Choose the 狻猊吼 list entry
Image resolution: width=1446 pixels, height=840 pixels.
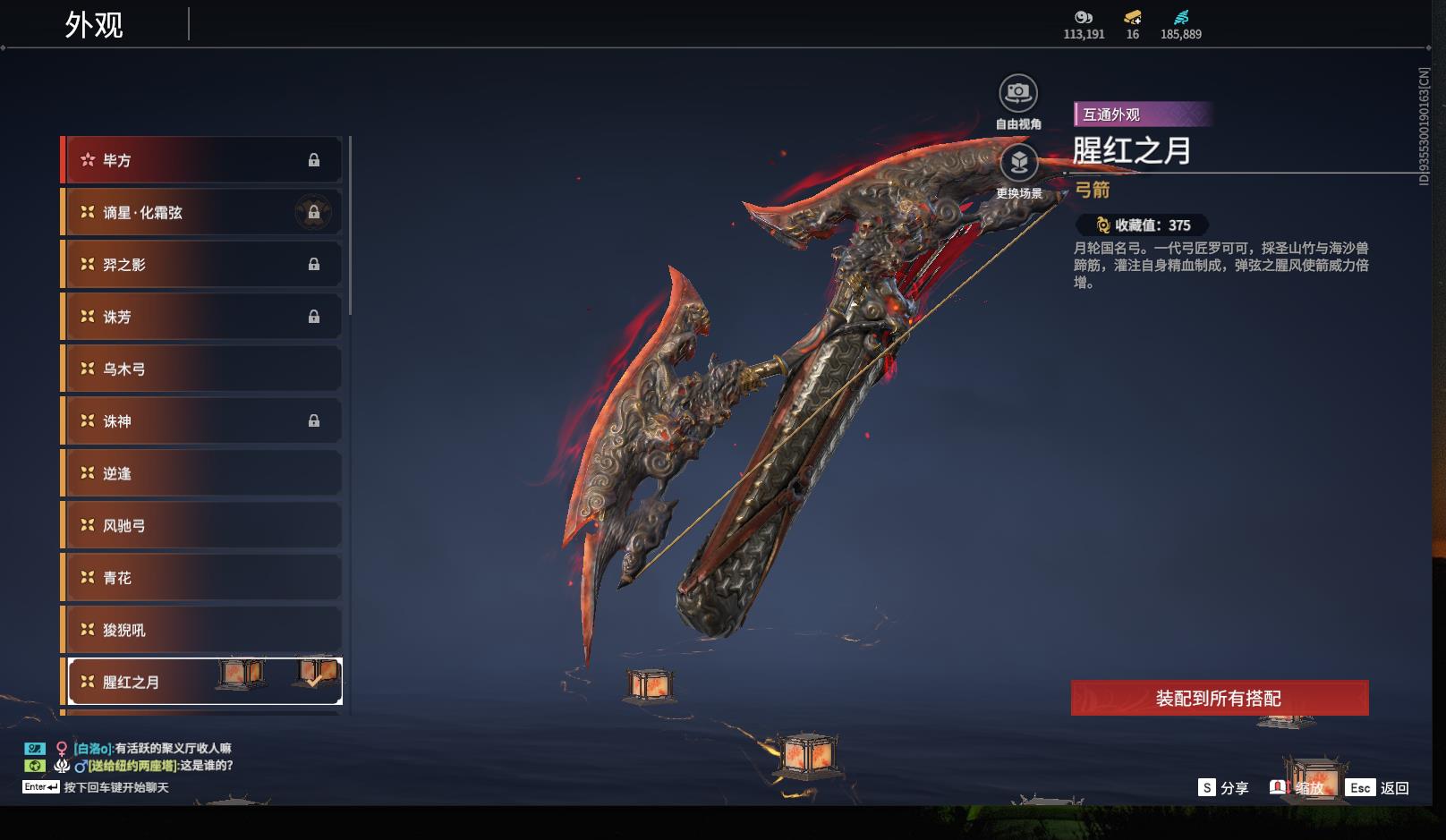point(201,630)
